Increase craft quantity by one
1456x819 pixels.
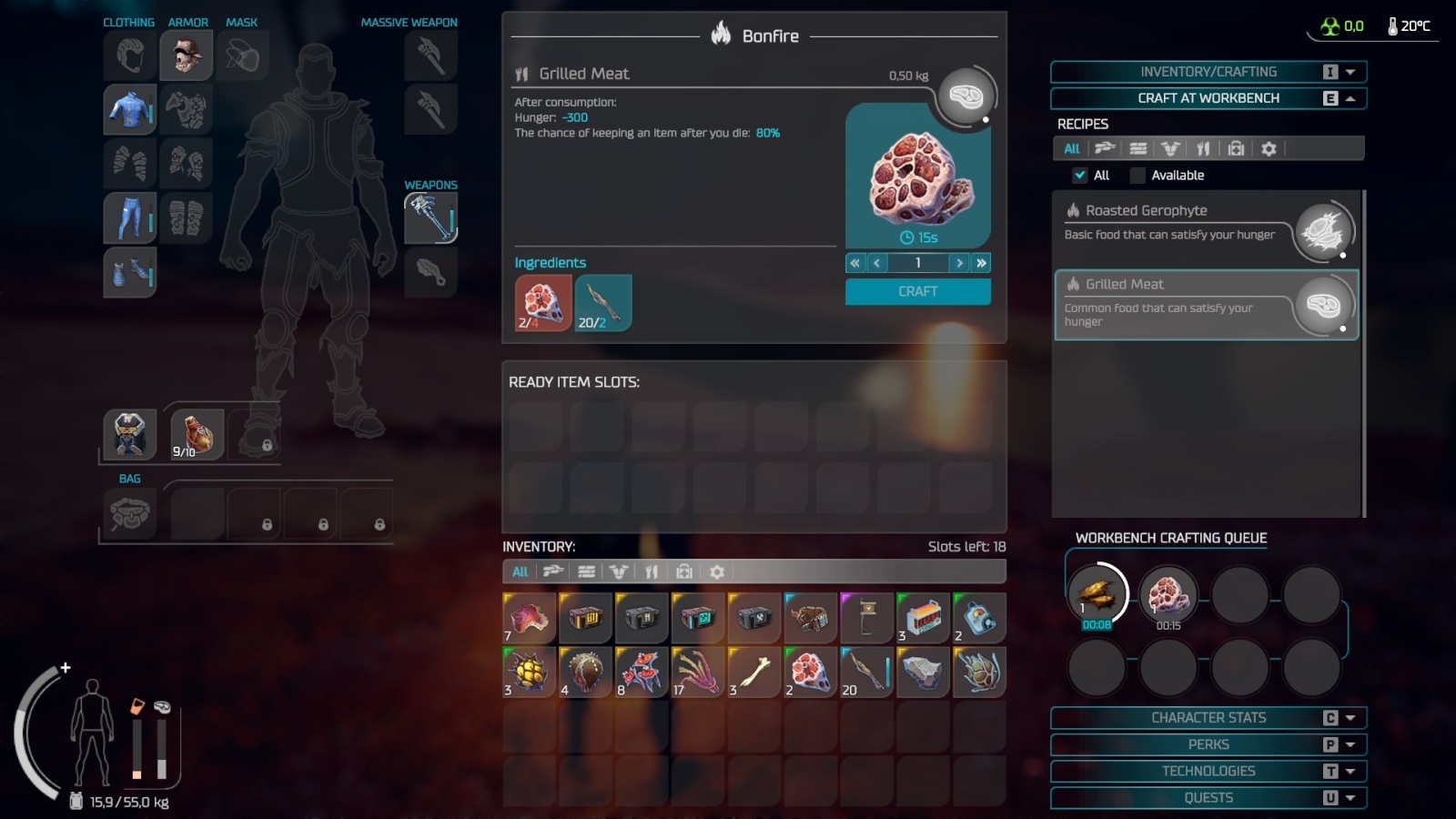[x=959, y=263]
